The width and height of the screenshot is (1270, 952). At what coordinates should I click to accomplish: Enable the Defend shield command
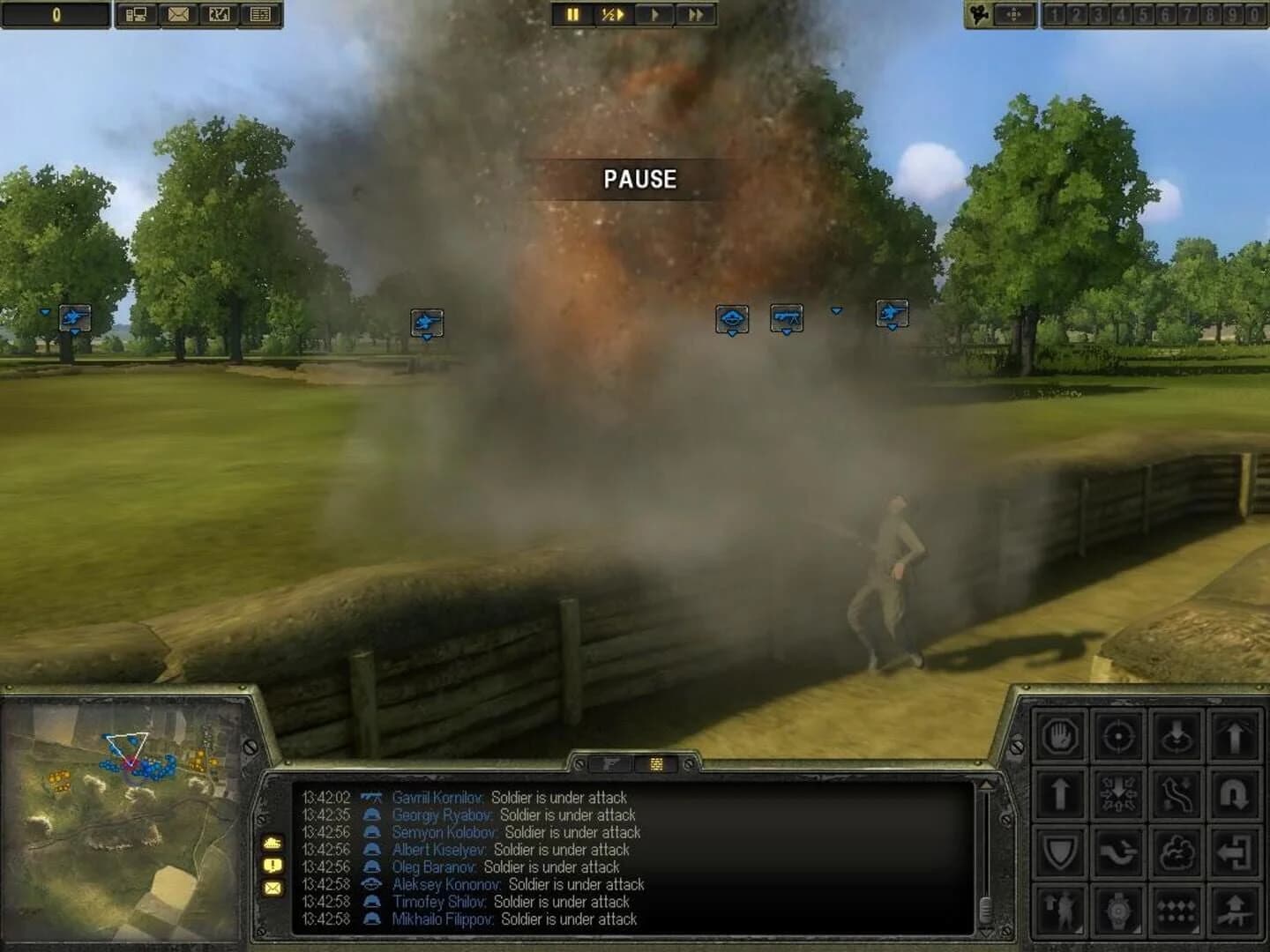[x=1060, y=852]
